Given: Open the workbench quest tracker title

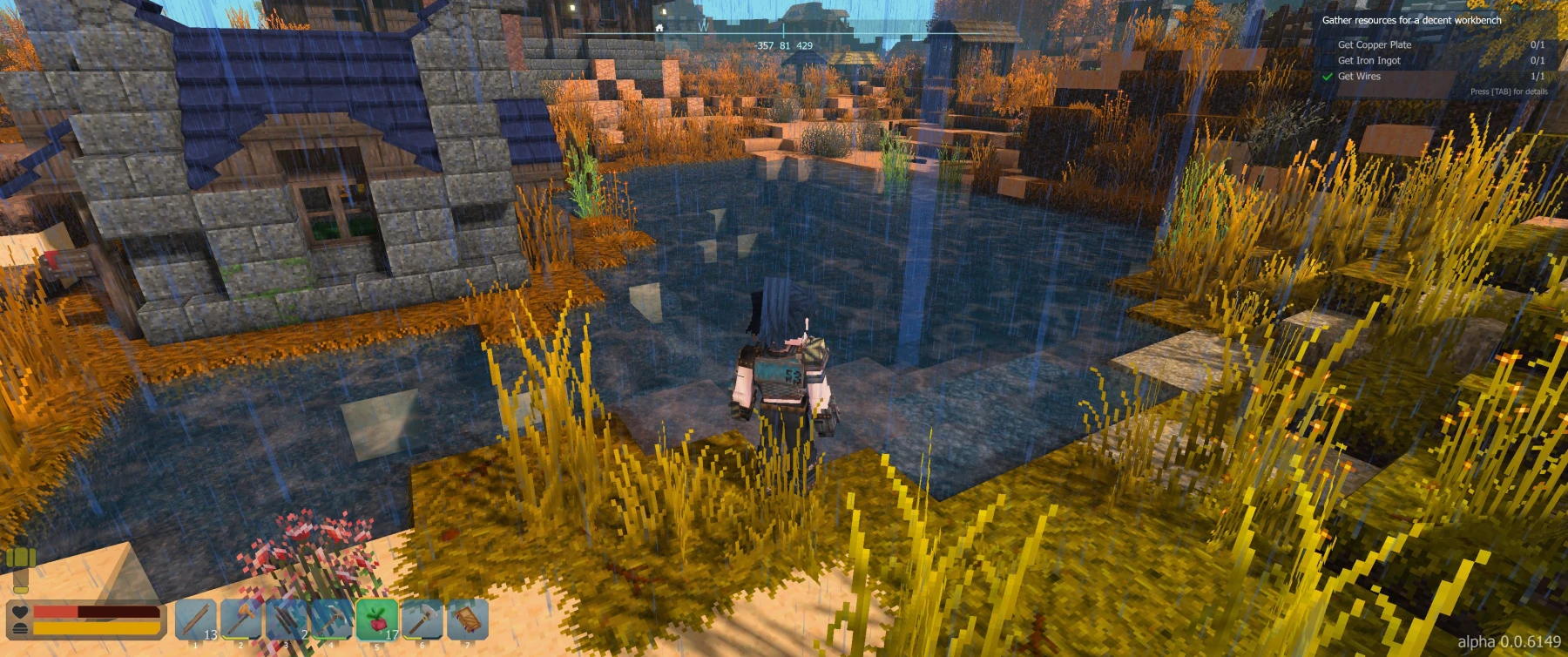Looking at the screenshot, I should tap(1411, 20).
